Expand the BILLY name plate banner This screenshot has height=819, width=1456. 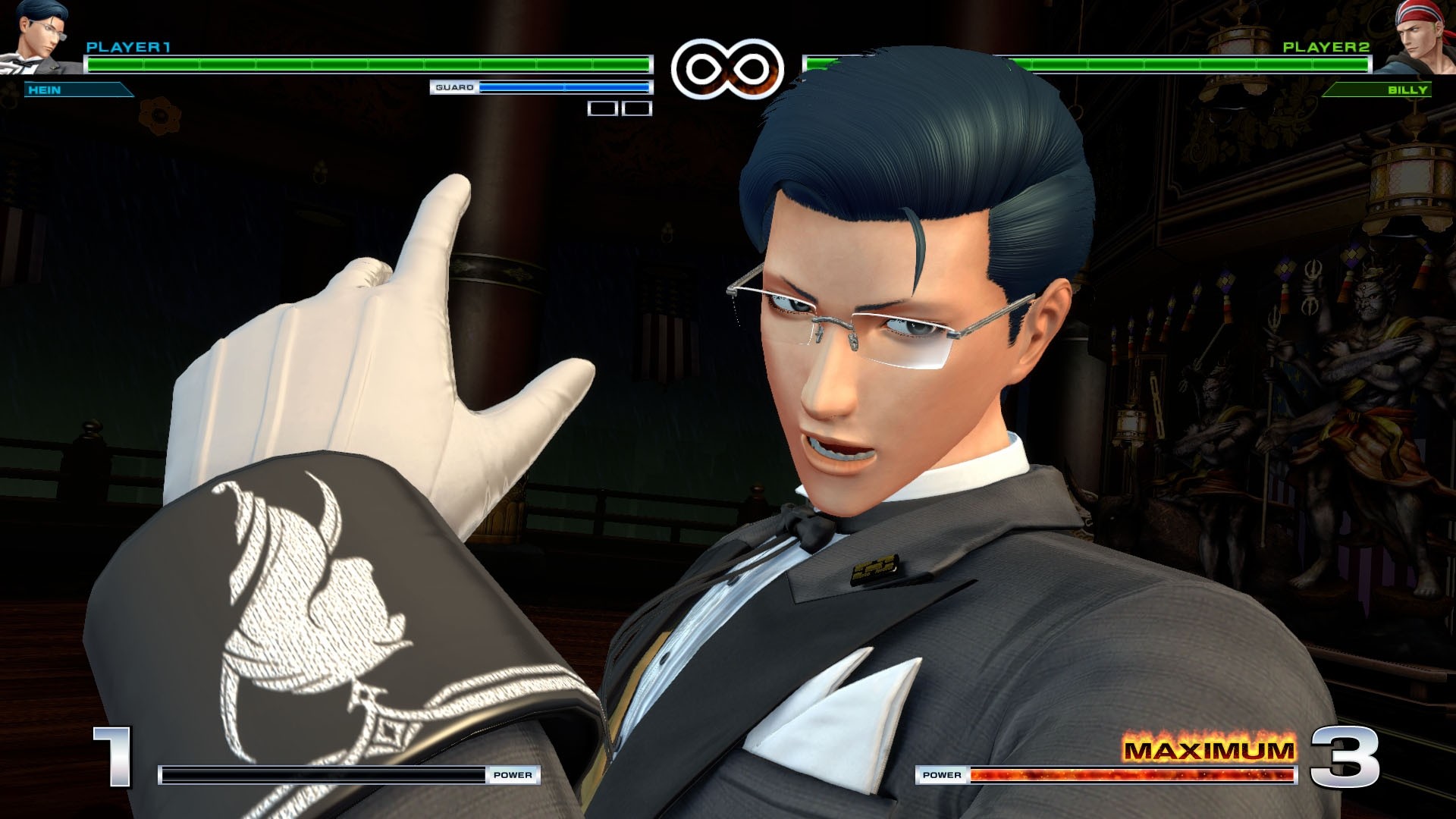1380,90
